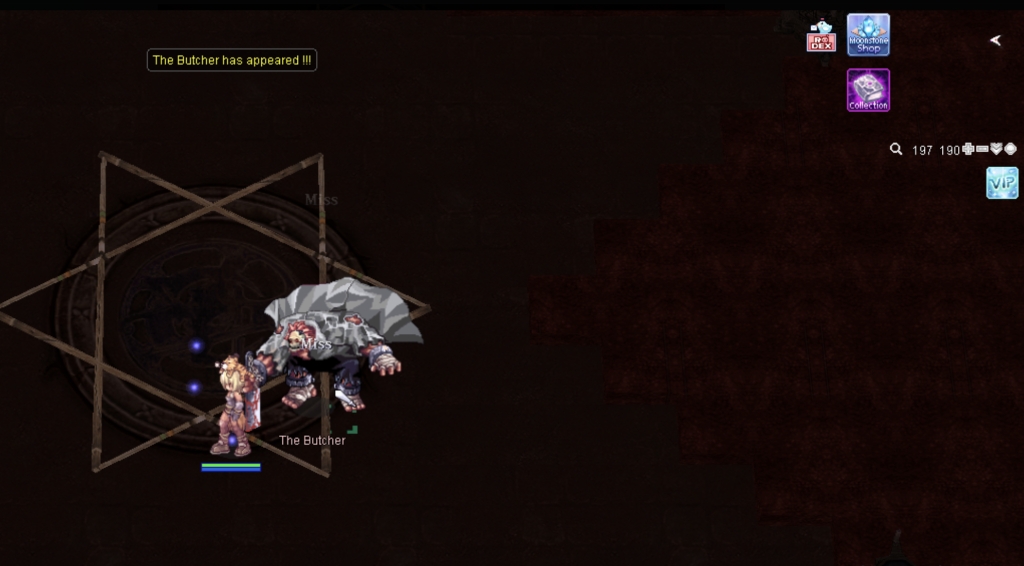Open the RODEX mail icon
Viewport: 1024px width, 566px height.
pos(821,38)
